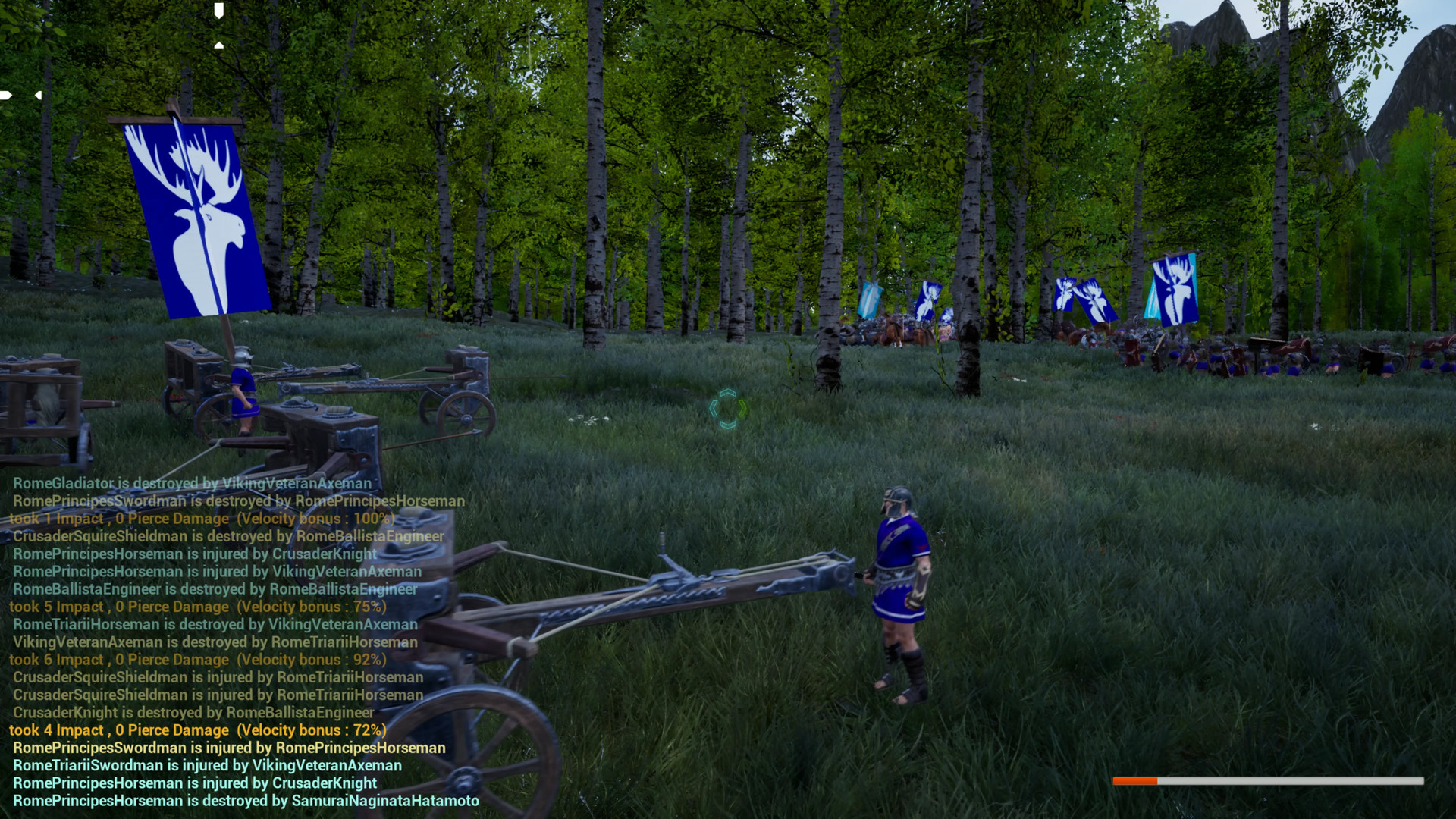Select the small upward triangle marker below it
The height and width of the screenshot is (819, 1456).
pyautogui.click(x=219, y=45)
